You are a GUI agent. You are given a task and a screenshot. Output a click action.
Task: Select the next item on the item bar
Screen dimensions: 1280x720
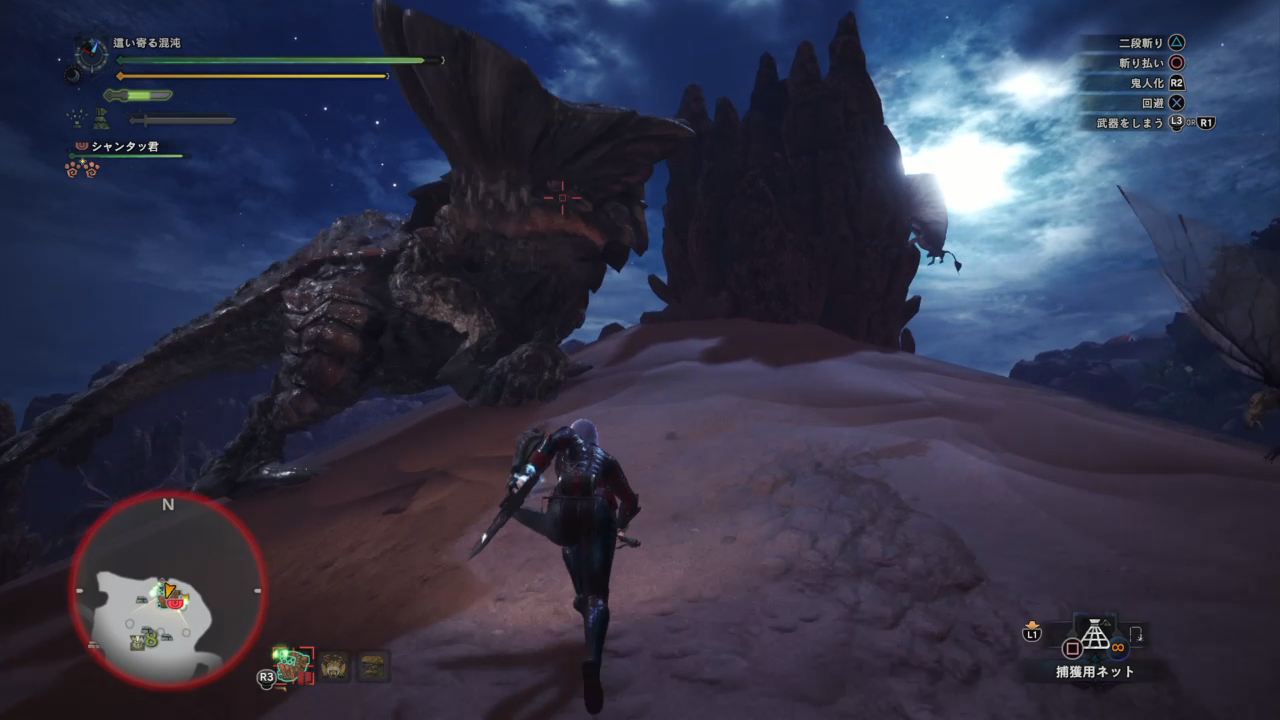(1138, 635)
